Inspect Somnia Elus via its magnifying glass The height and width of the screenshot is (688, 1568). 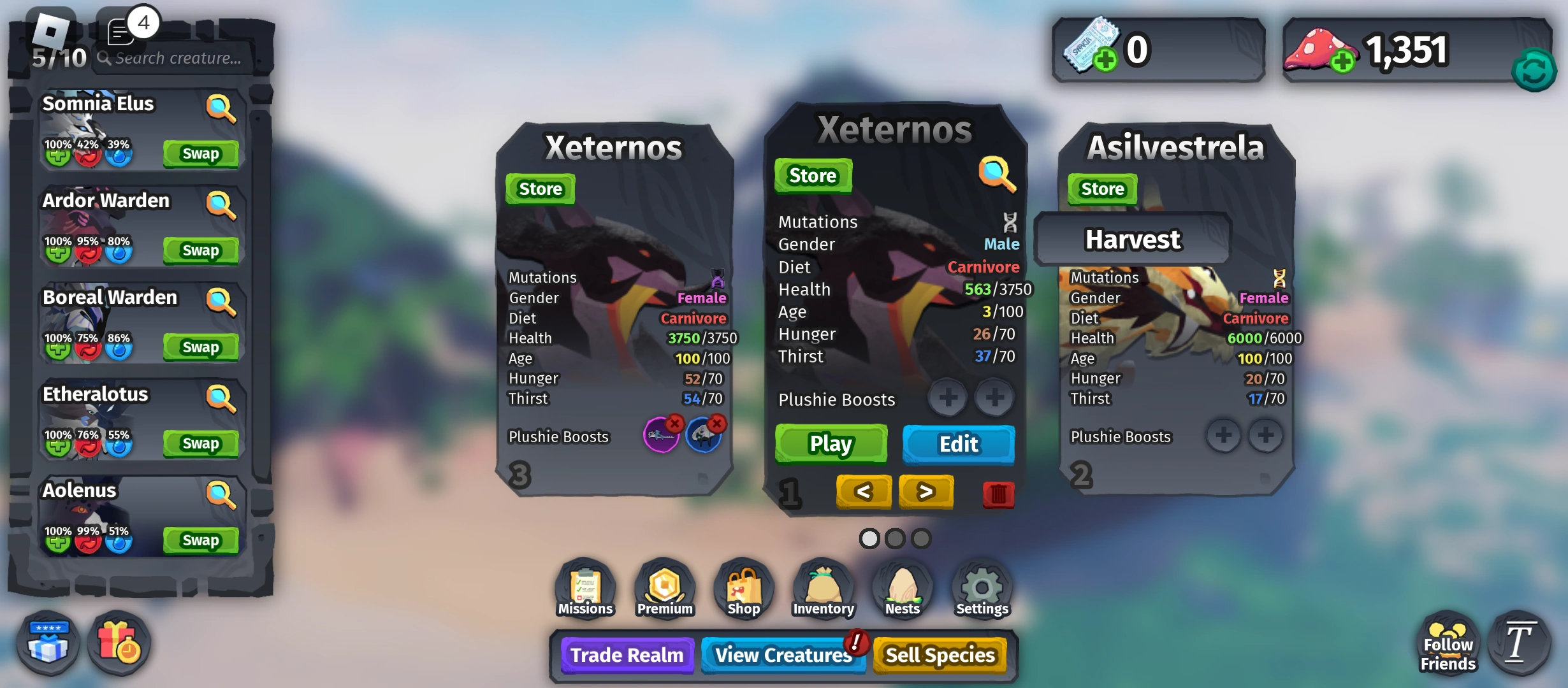[220, 108]
